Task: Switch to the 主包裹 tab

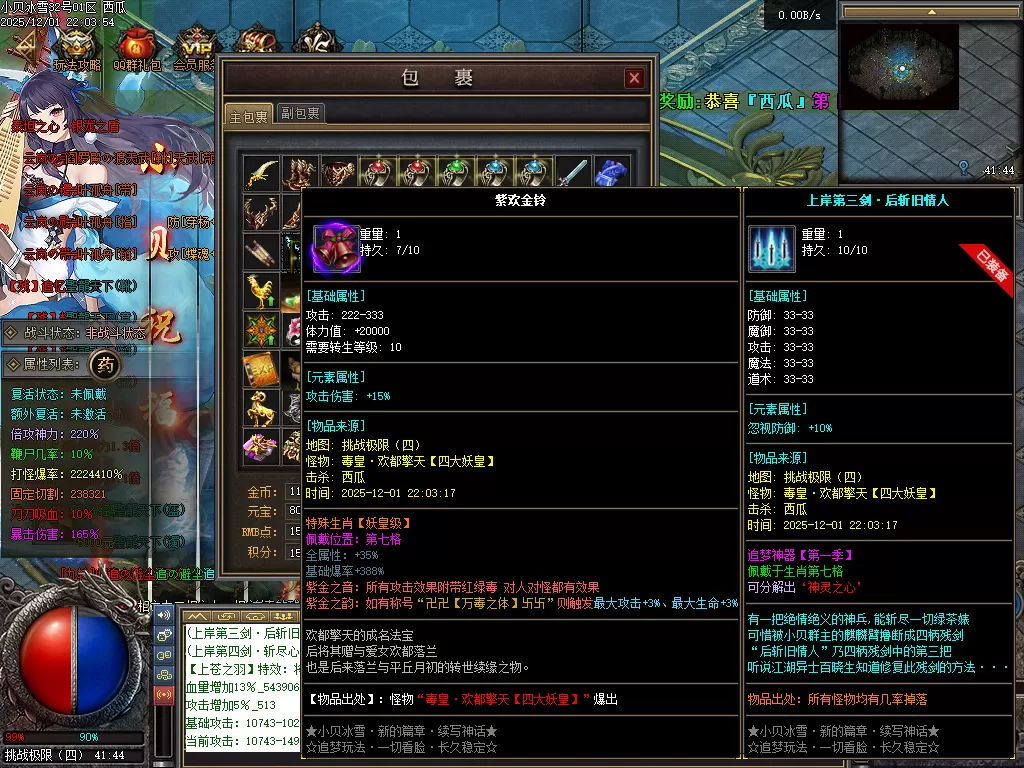Action: point(247,115)
